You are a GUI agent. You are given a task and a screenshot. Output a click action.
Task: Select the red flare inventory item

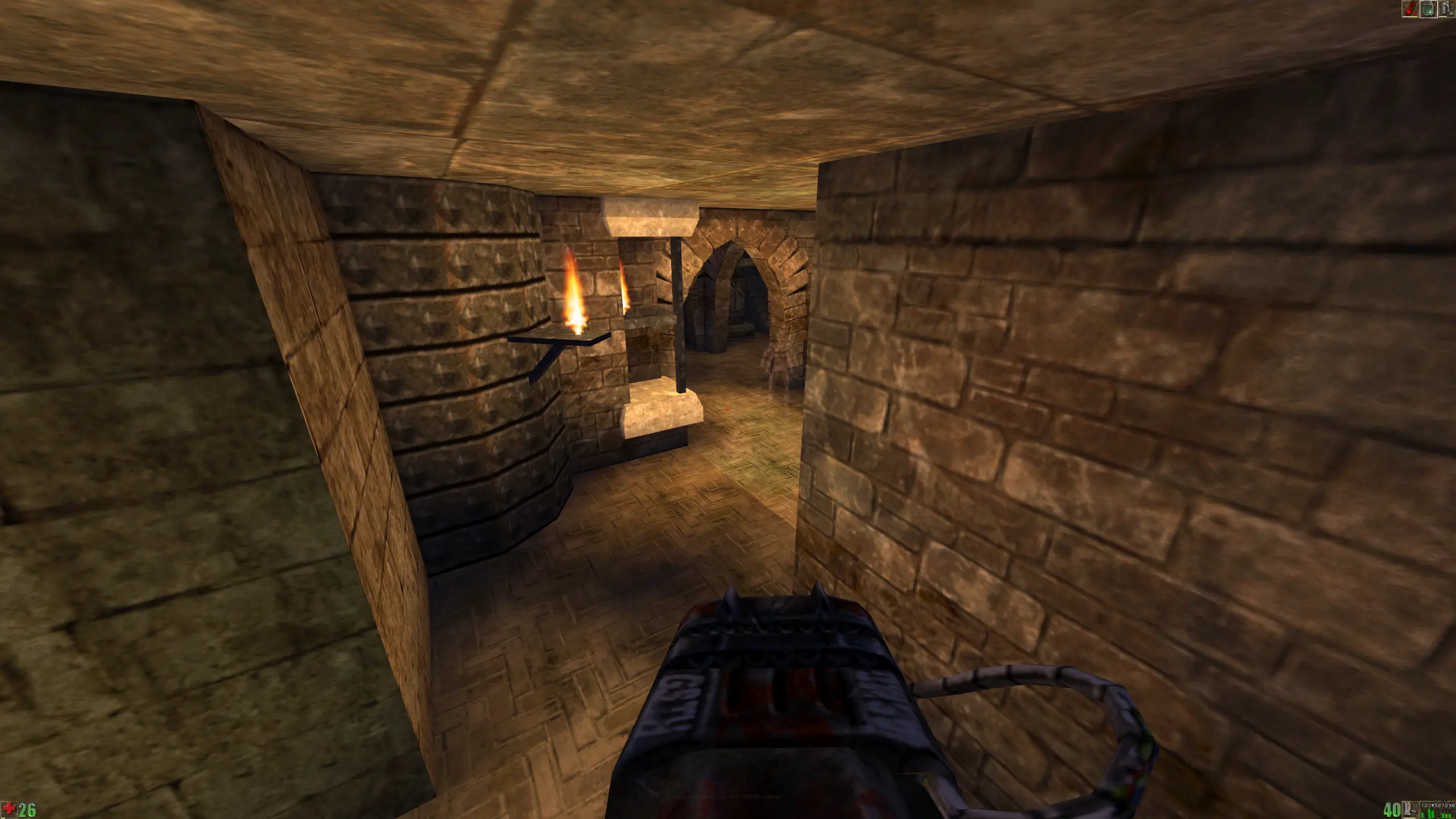click(x=1409, y=9)
